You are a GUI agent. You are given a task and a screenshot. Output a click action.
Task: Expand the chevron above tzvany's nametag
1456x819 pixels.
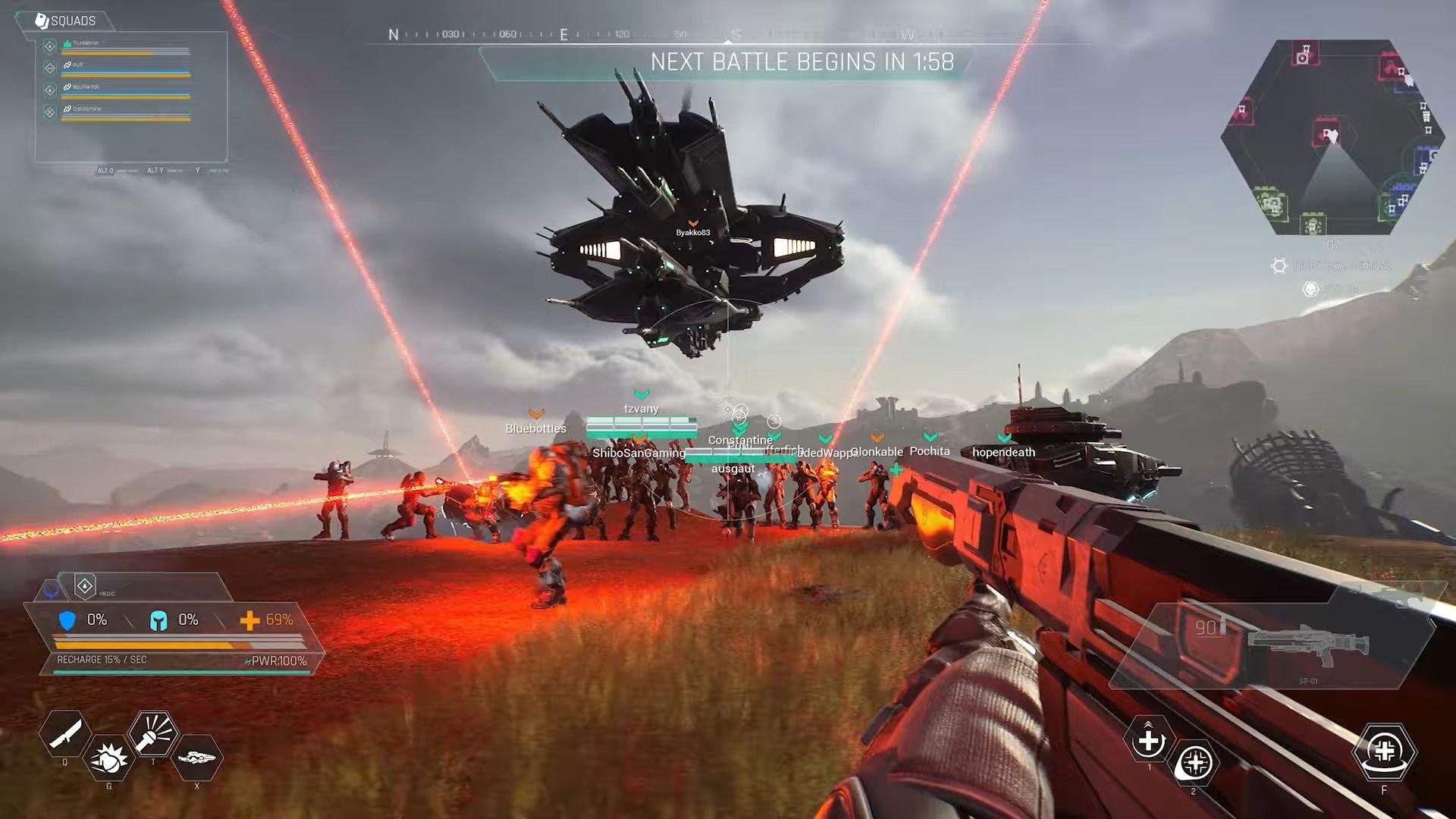(x=642, y=394)
